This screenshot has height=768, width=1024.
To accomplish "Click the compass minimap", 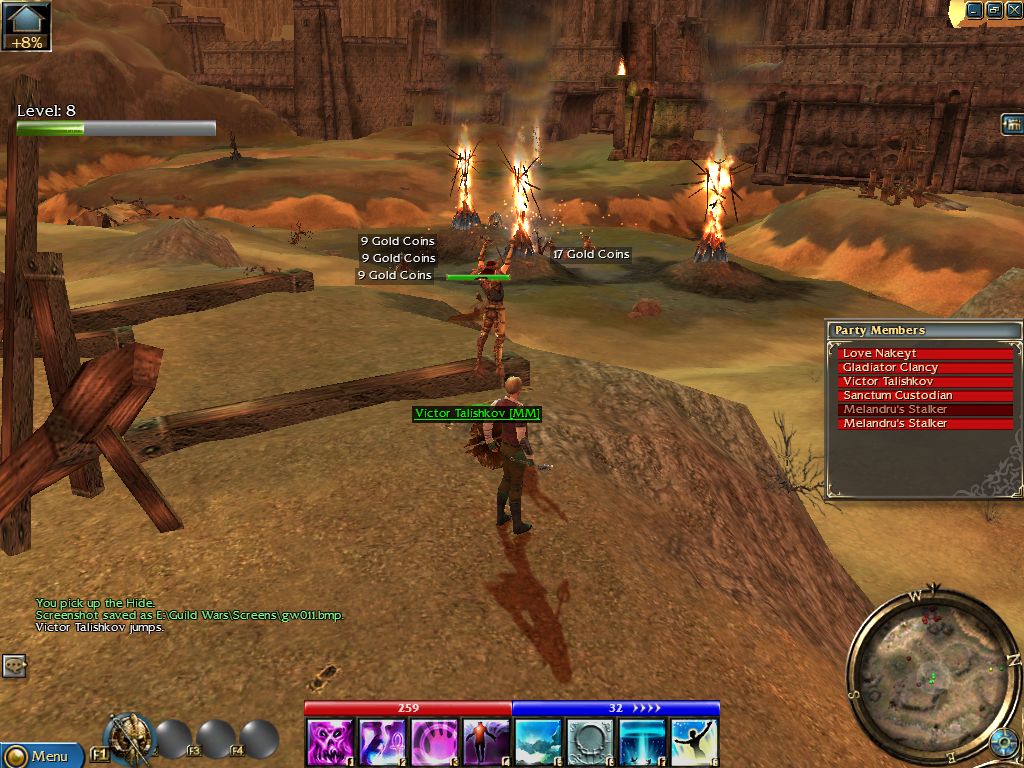I will click(x=932, y=668).
